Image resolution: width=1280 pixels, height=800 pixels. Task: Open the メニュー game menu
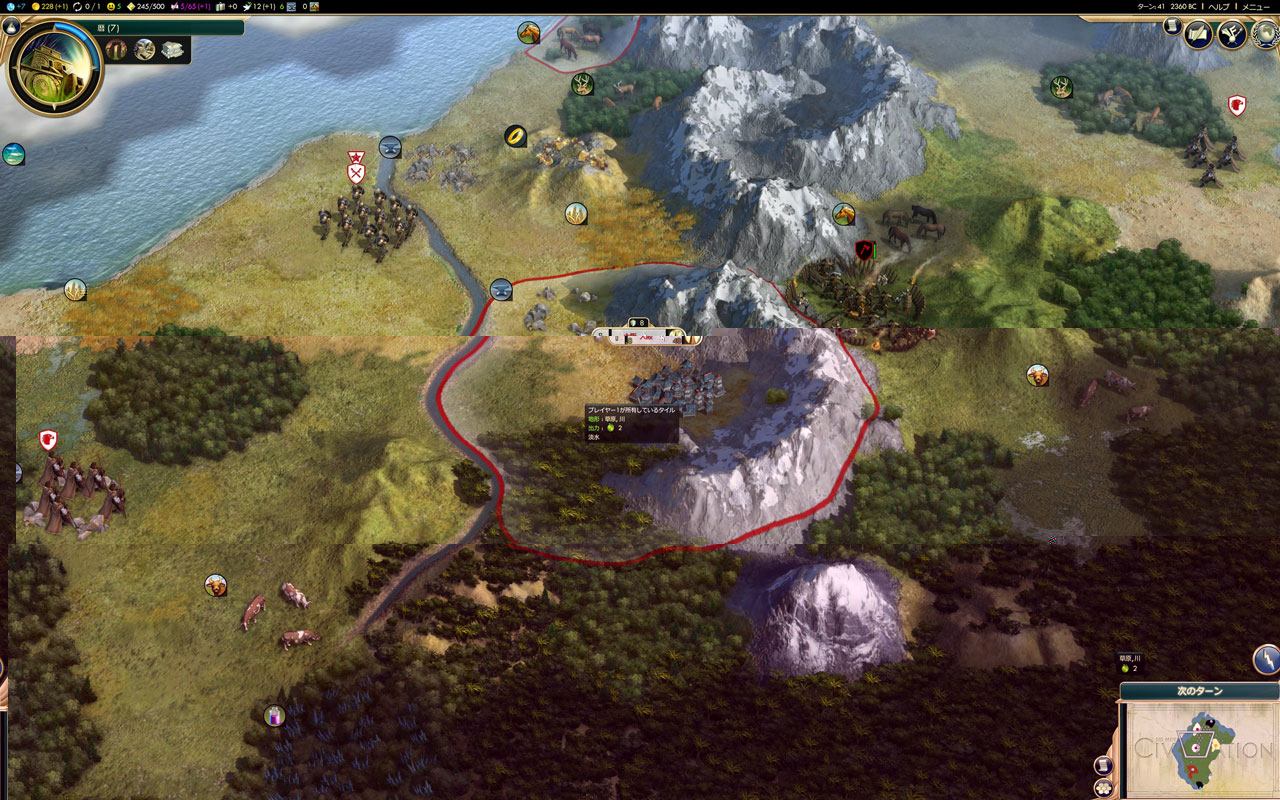pyautogui.click(x=1255, y=6)
